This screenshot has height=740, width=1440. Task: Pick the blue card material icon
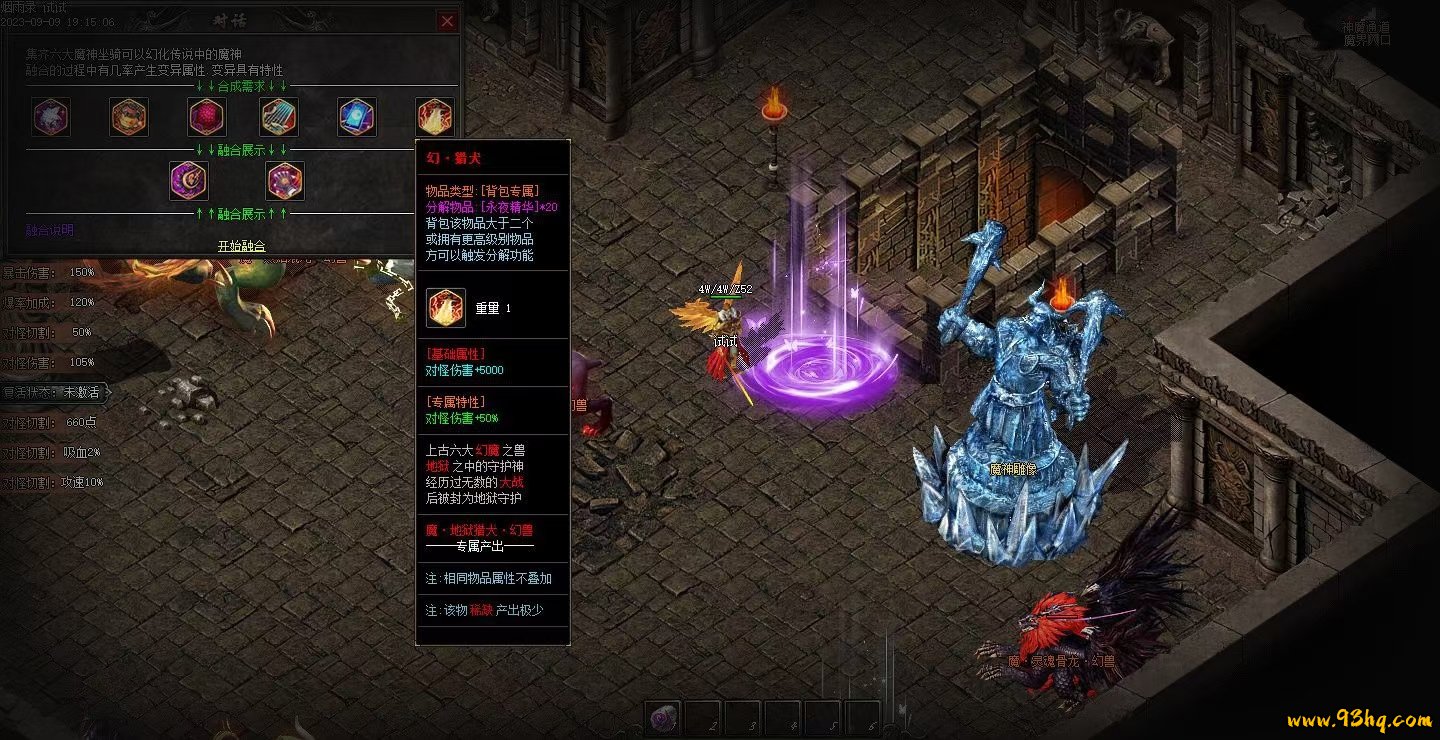click(357, 117)
